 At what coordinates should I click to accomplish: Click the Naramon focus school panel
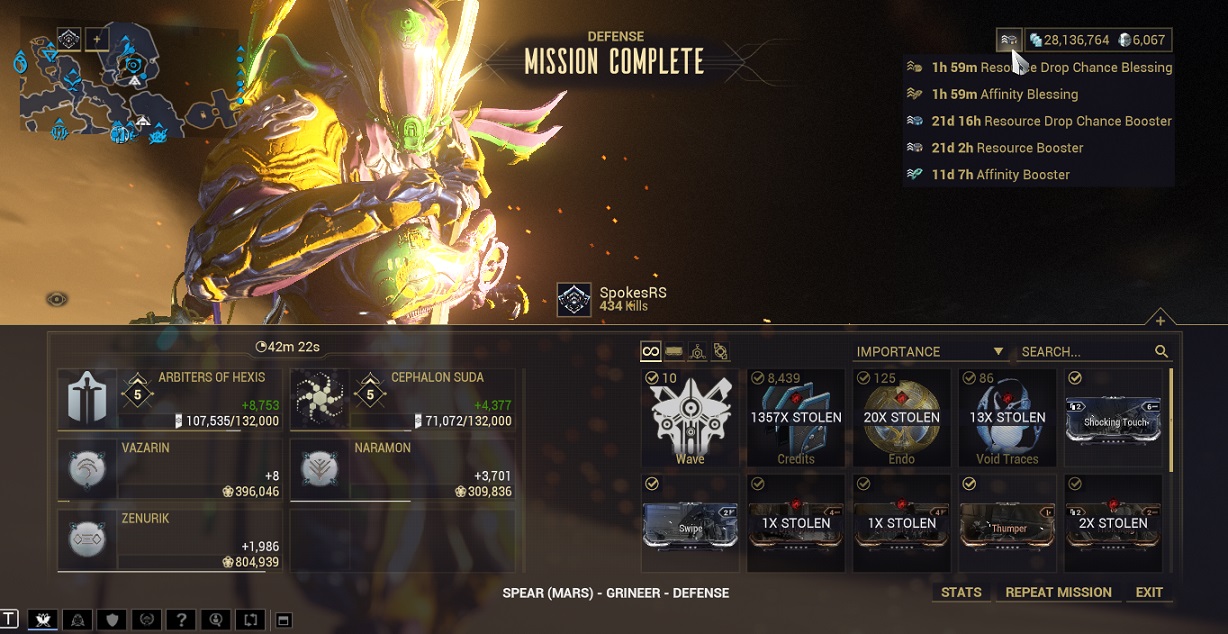pyautogui.click(x=403, y=469)
